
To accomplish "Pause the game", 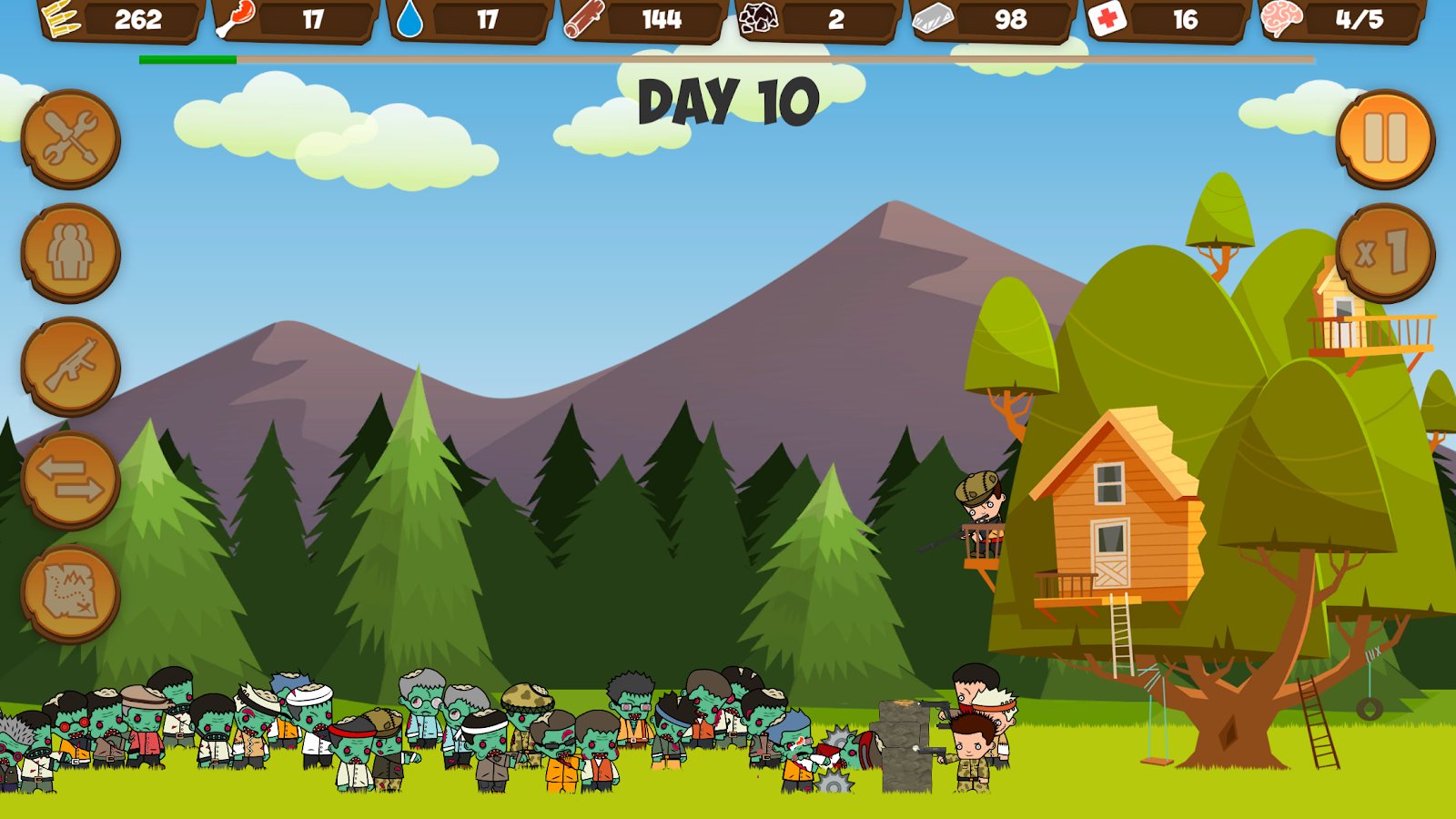I will 1385,138.
